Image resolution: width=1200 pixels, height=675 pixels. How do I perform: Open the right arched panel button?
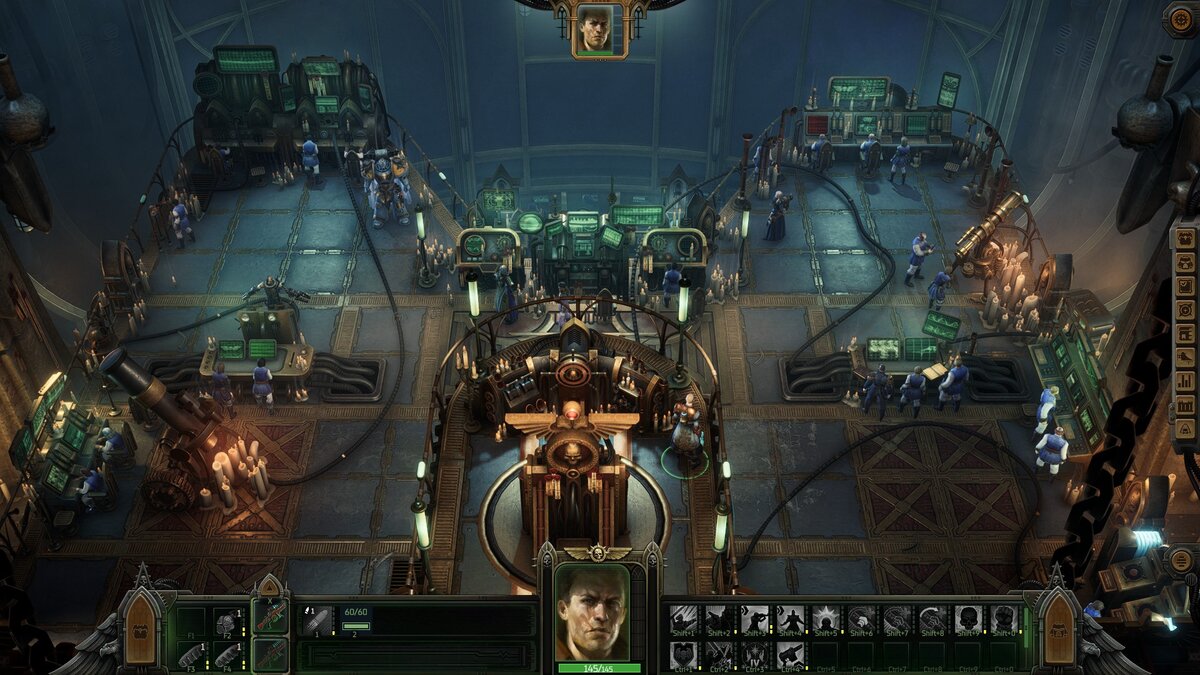[x=1058, y=630]
